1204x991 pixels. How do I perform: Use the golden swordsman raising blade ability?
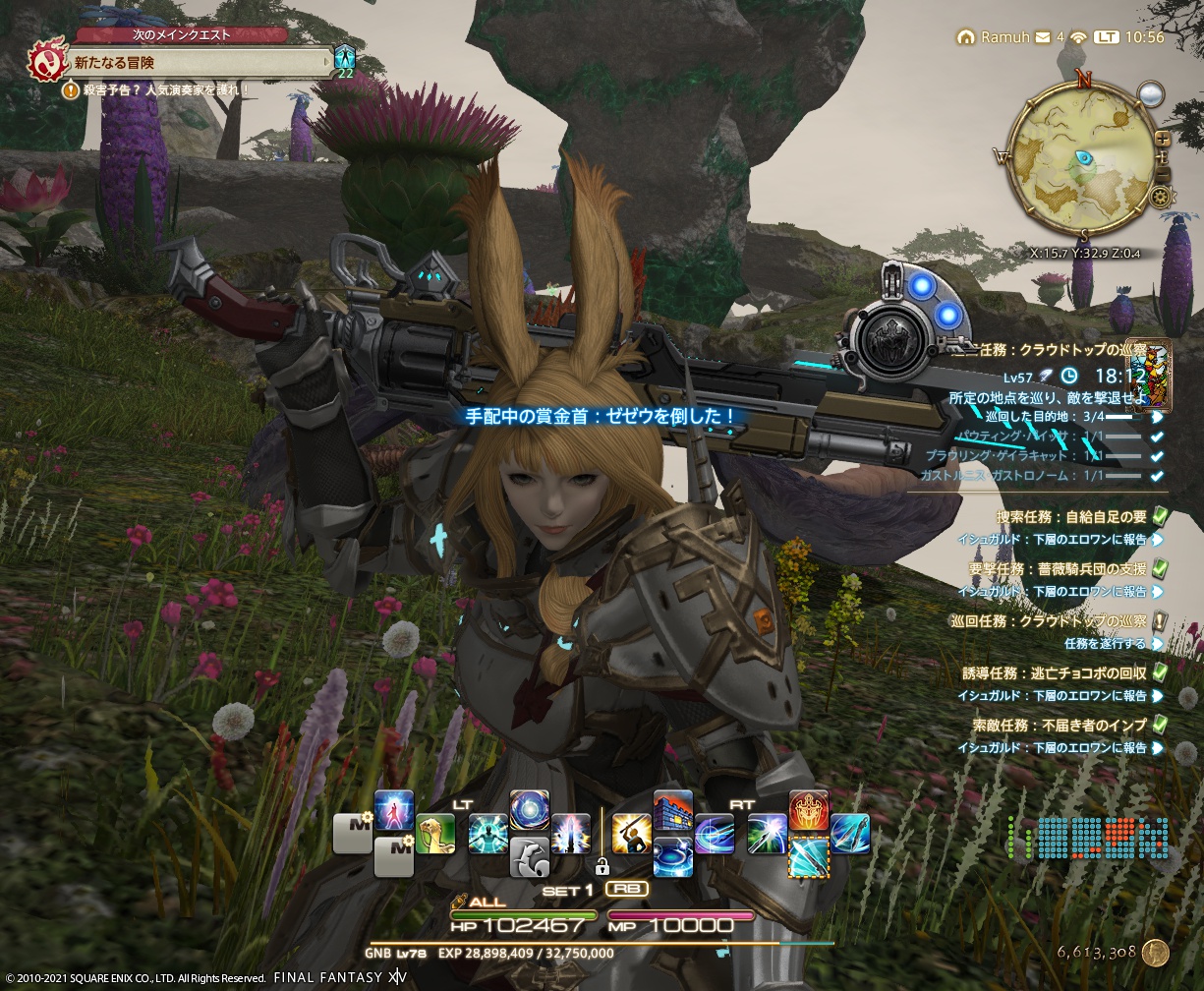[631, 833]
